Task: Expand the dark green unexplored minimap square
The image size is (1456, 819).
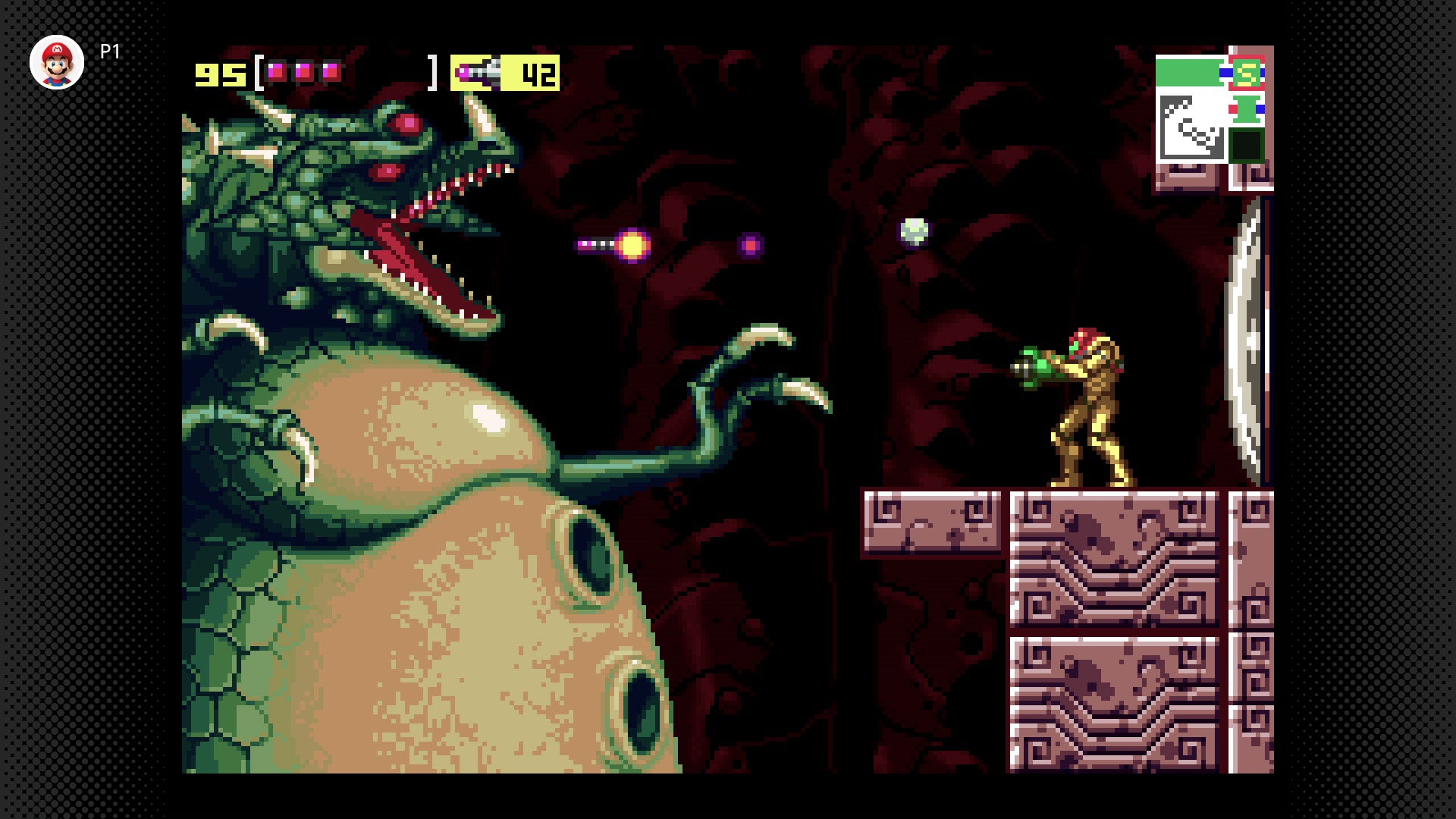Action: 1247,145
